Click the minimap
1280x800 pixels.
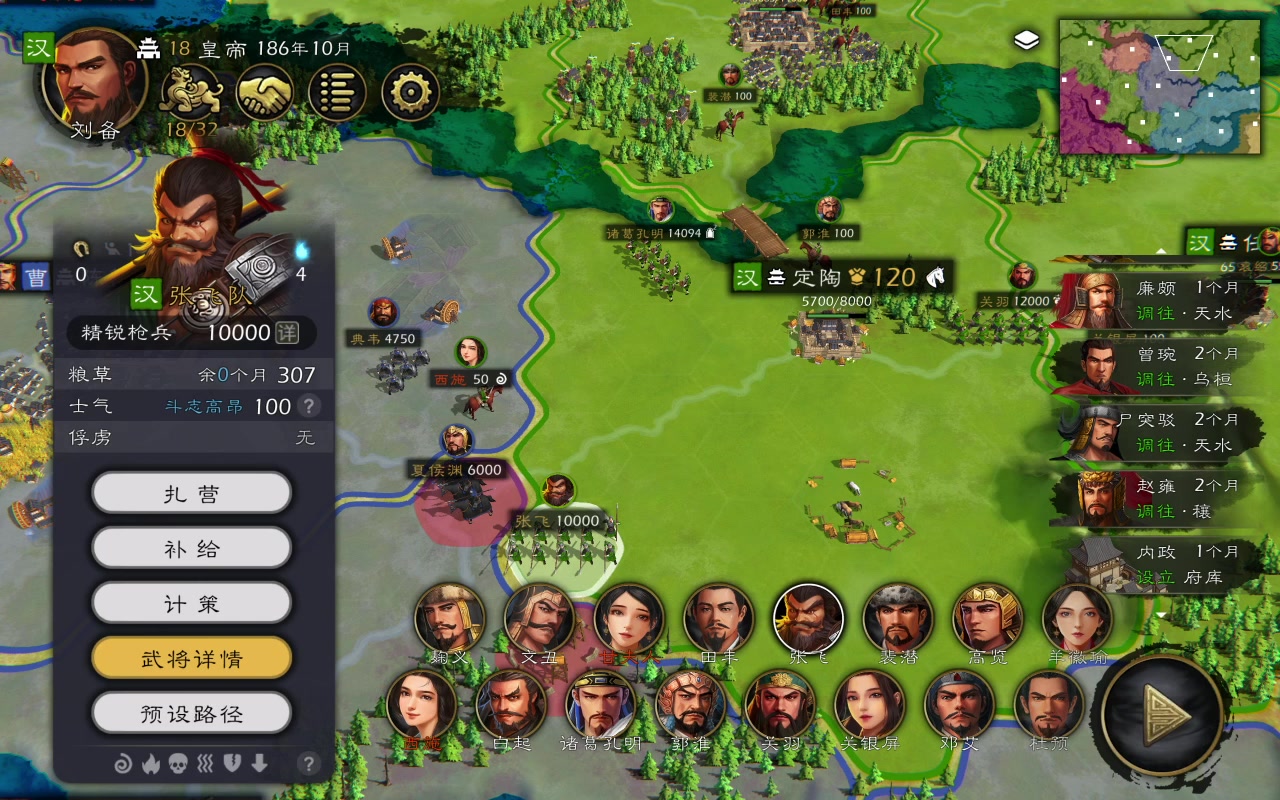tap(1160, 88)
